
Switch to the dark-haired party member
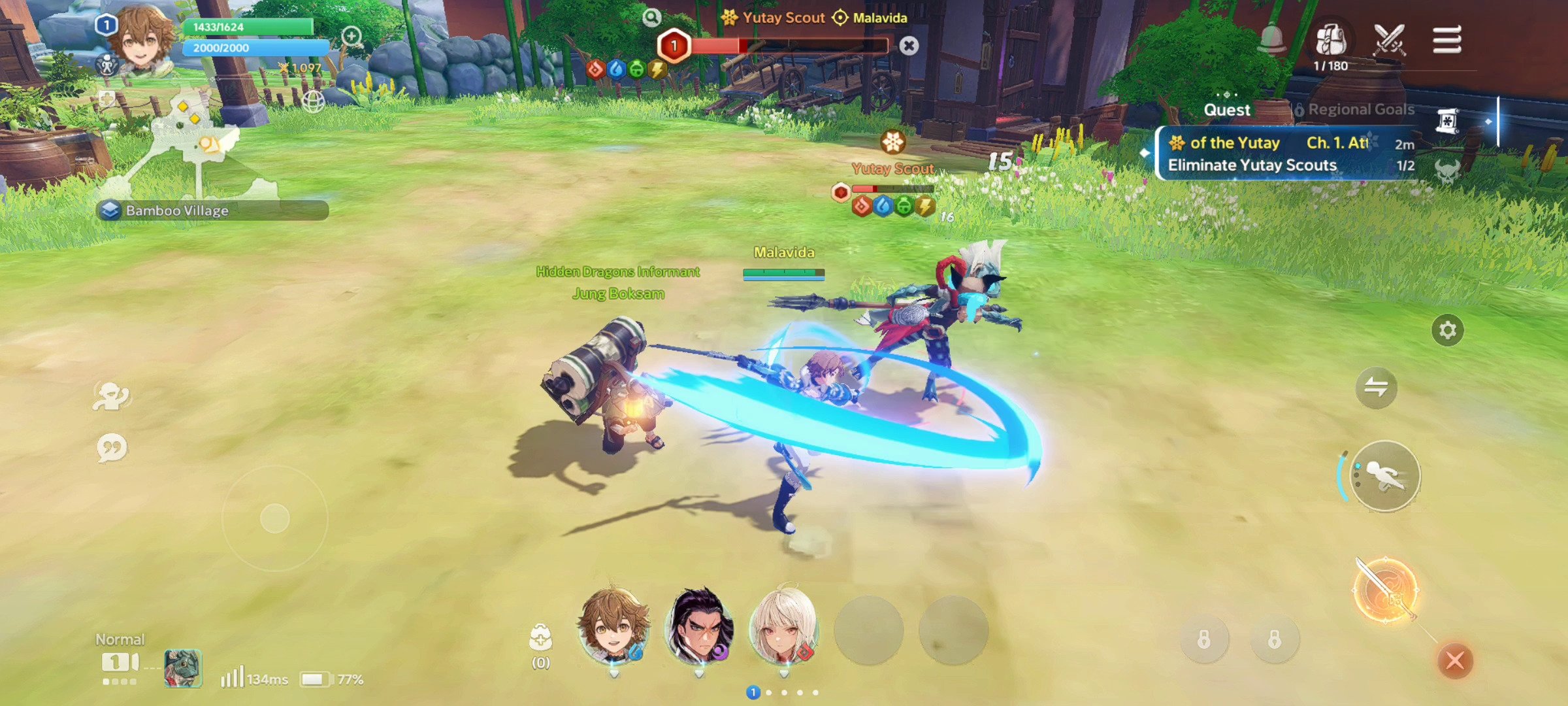(699, 628)
